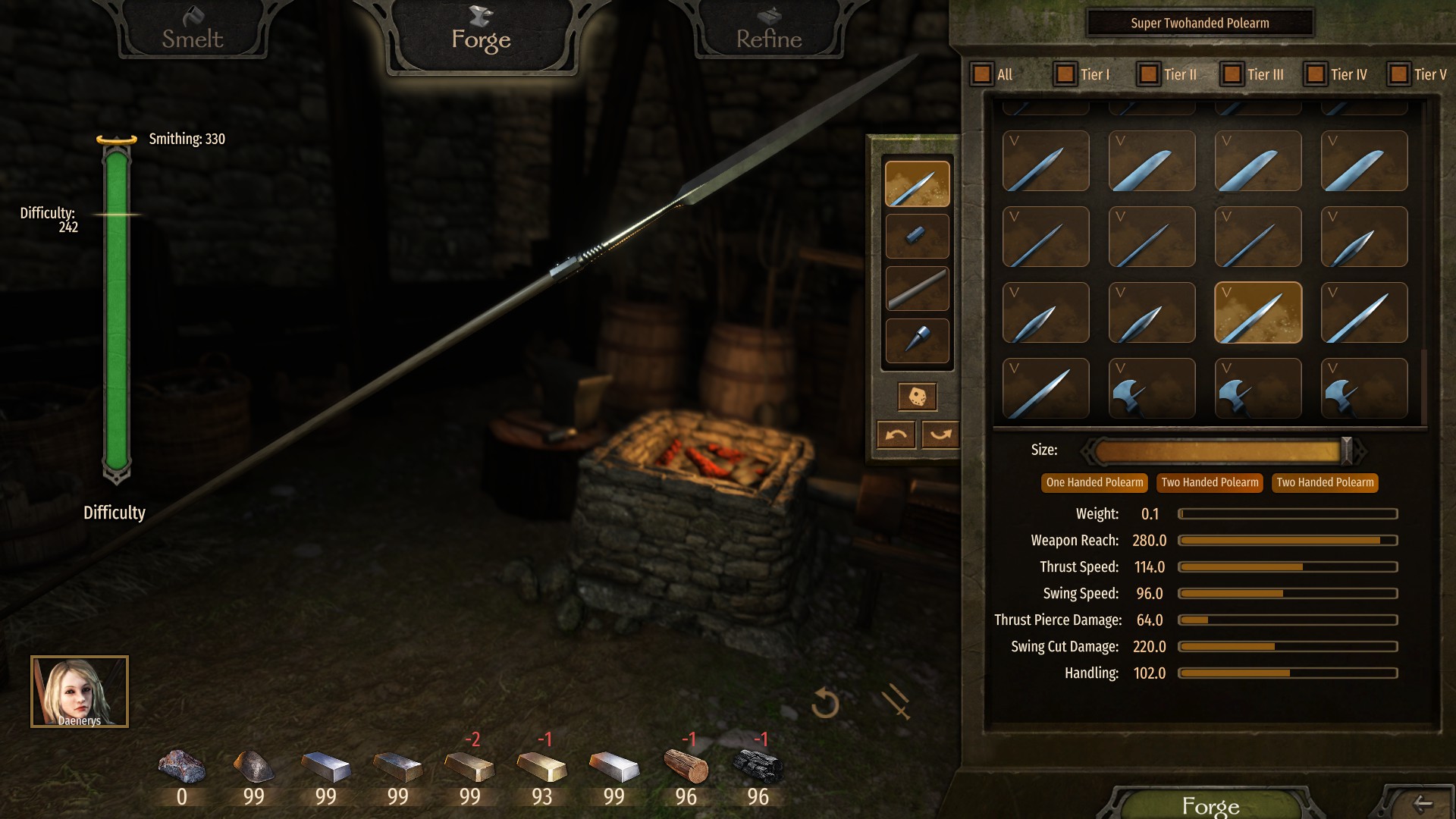The width and height of the screenshot is (1456, 819).
Task: Choose the One Handed Polearm usage tag
Action: (1094, 483)
